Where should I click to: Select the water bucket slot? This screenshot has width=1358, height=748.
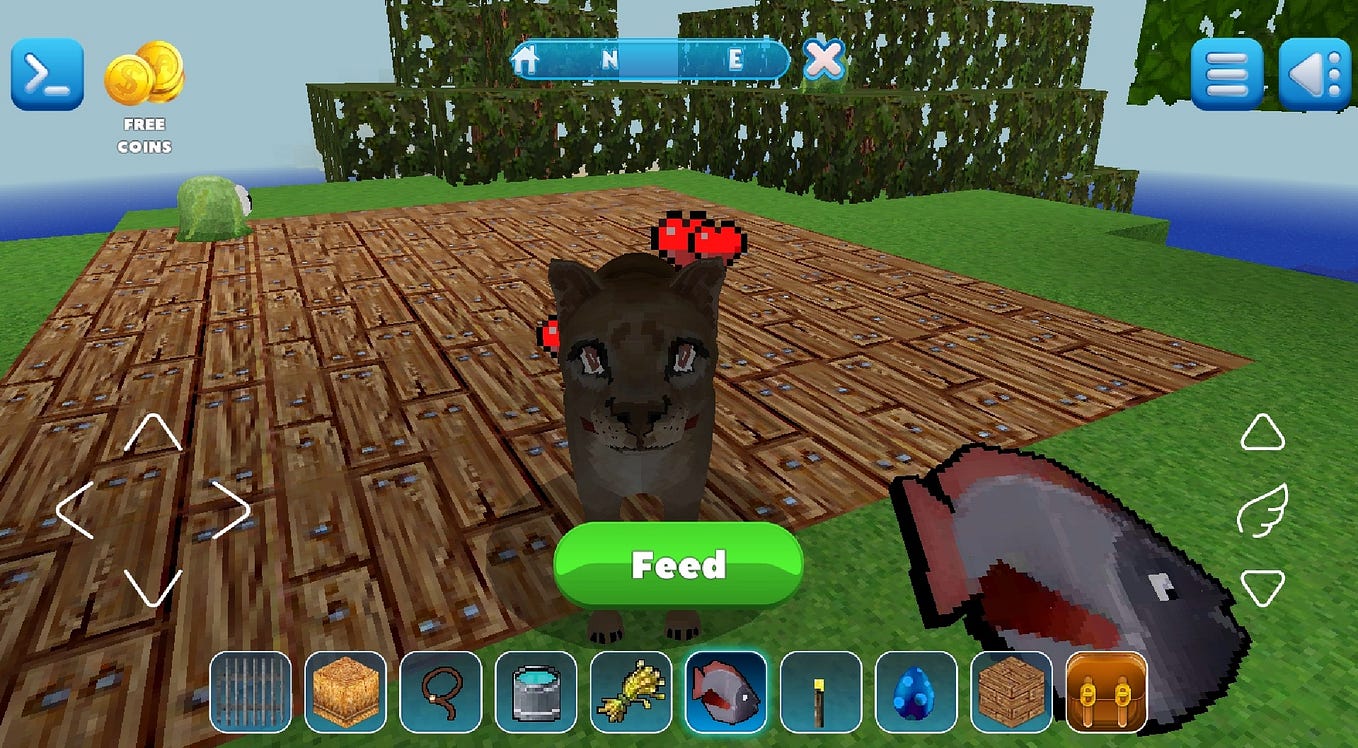click(x=536, y=691)
